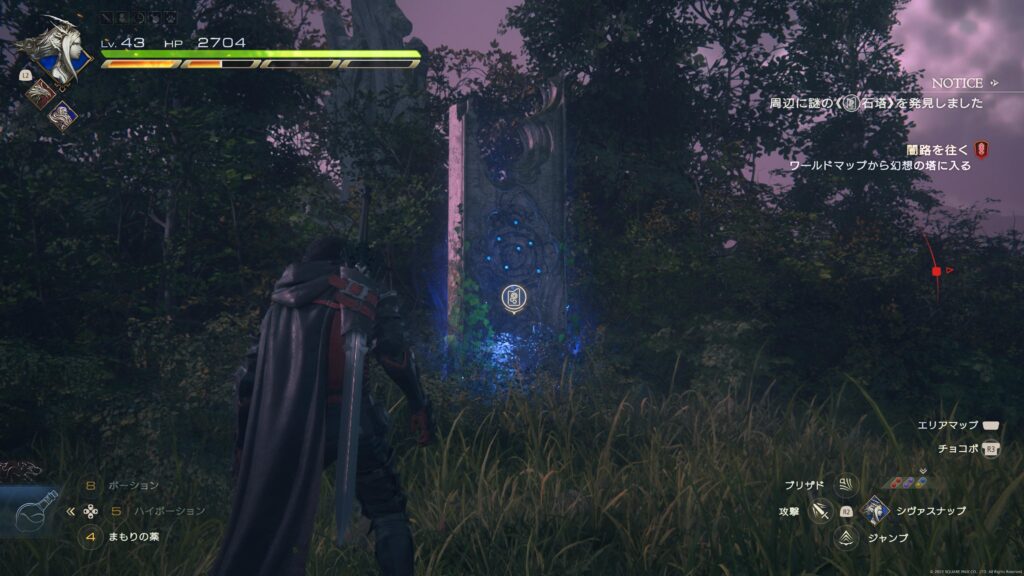
Task: Trigger the ジャンプ action icon
Action: (x=847, y=538)
